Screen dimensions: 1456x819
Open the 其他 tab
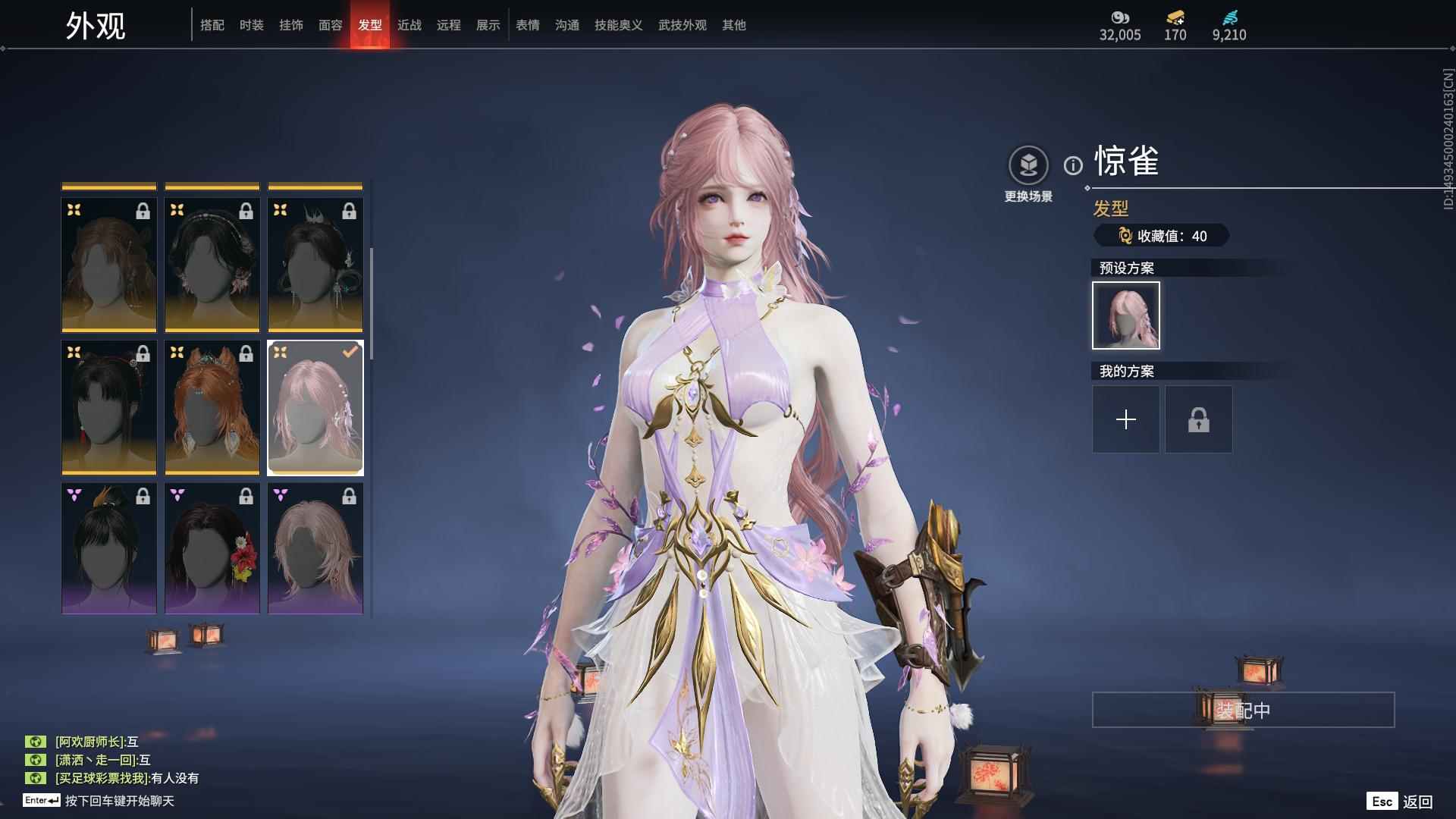click(x=734, y=25)
